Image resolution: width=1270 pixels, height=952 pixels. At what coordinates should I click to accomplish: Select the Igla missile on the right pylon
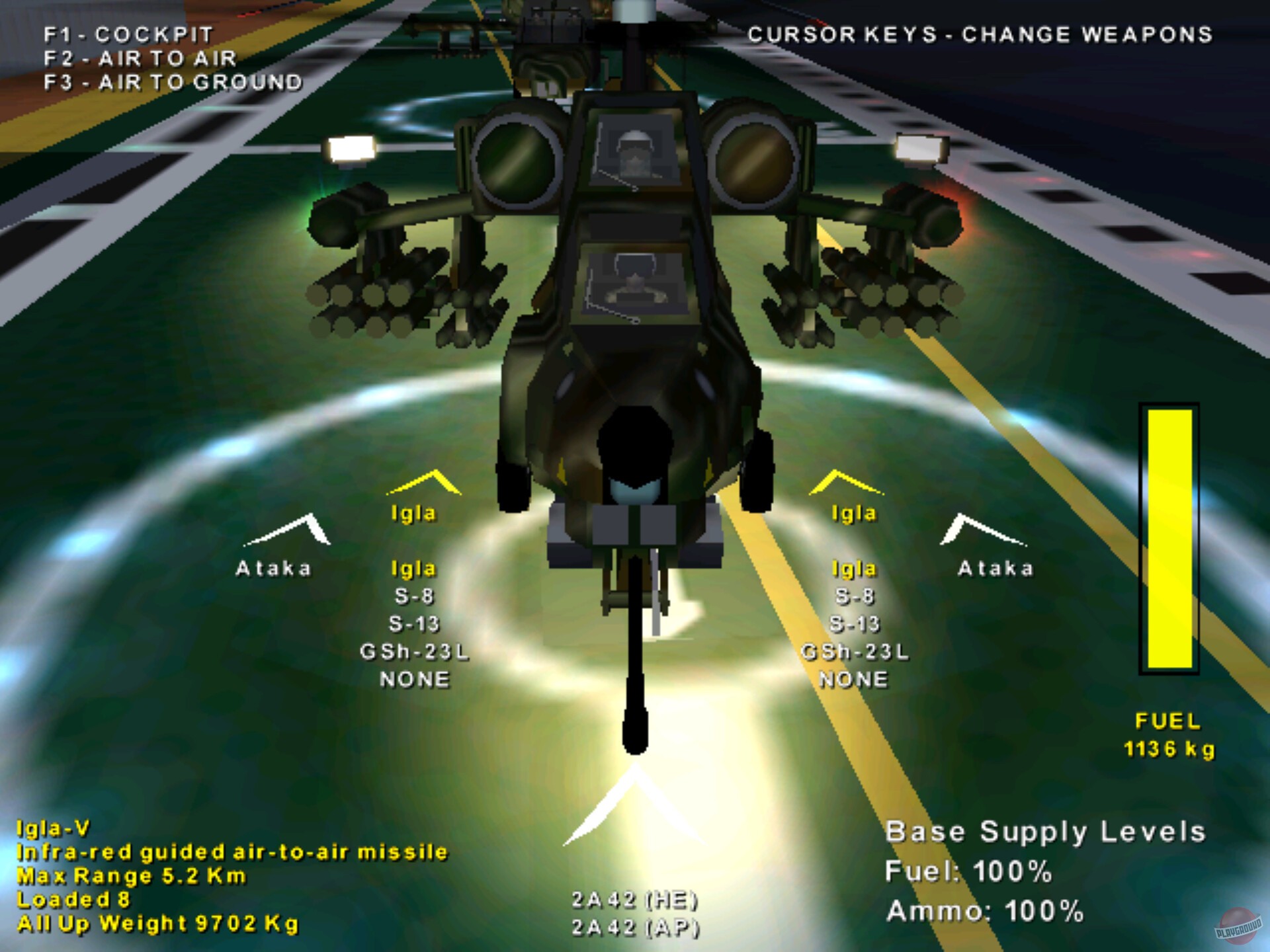854,567
